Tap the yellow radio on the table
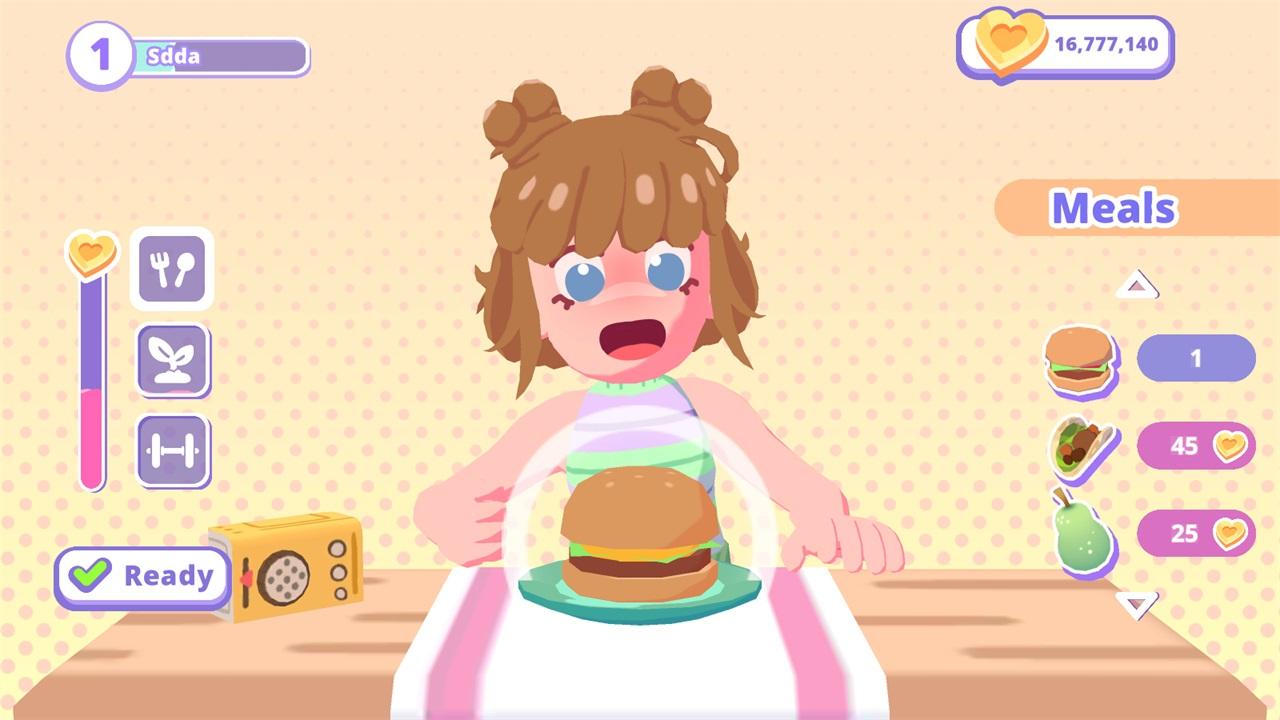1280x720 pixels. click(283, 570)
